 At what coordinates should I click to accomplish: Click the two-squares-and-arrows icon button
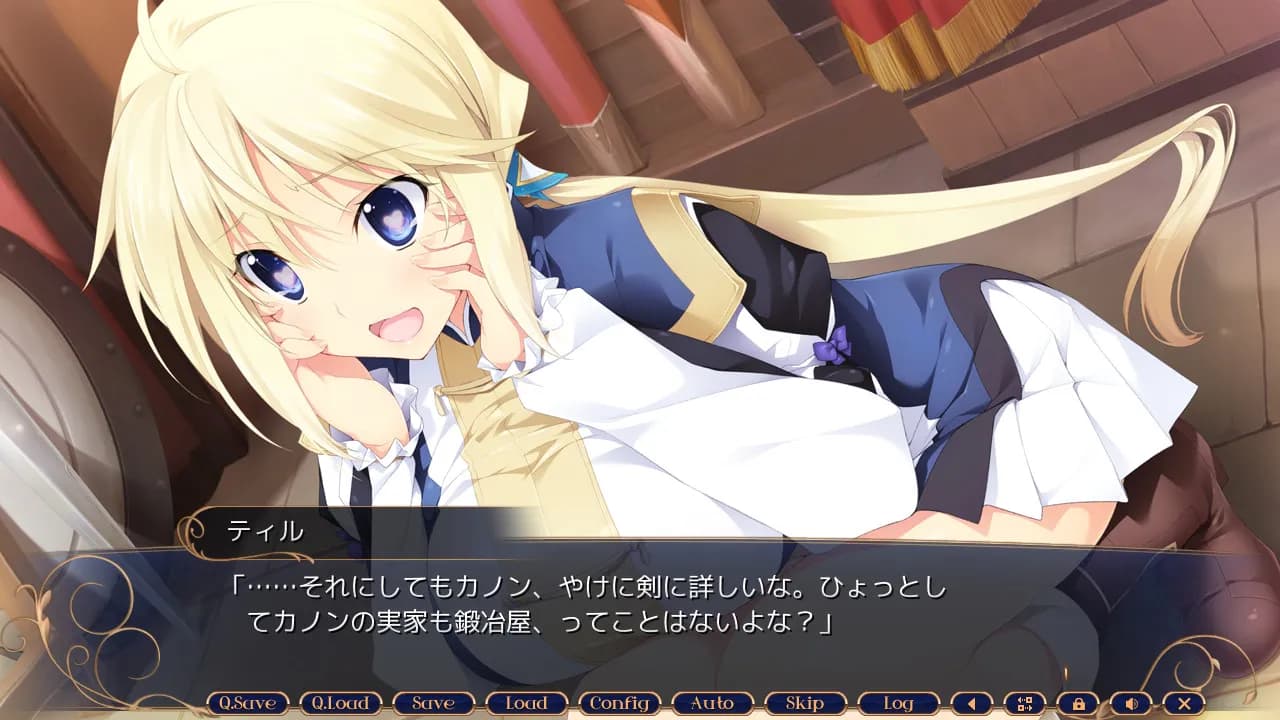click(x=1024, y=703)
